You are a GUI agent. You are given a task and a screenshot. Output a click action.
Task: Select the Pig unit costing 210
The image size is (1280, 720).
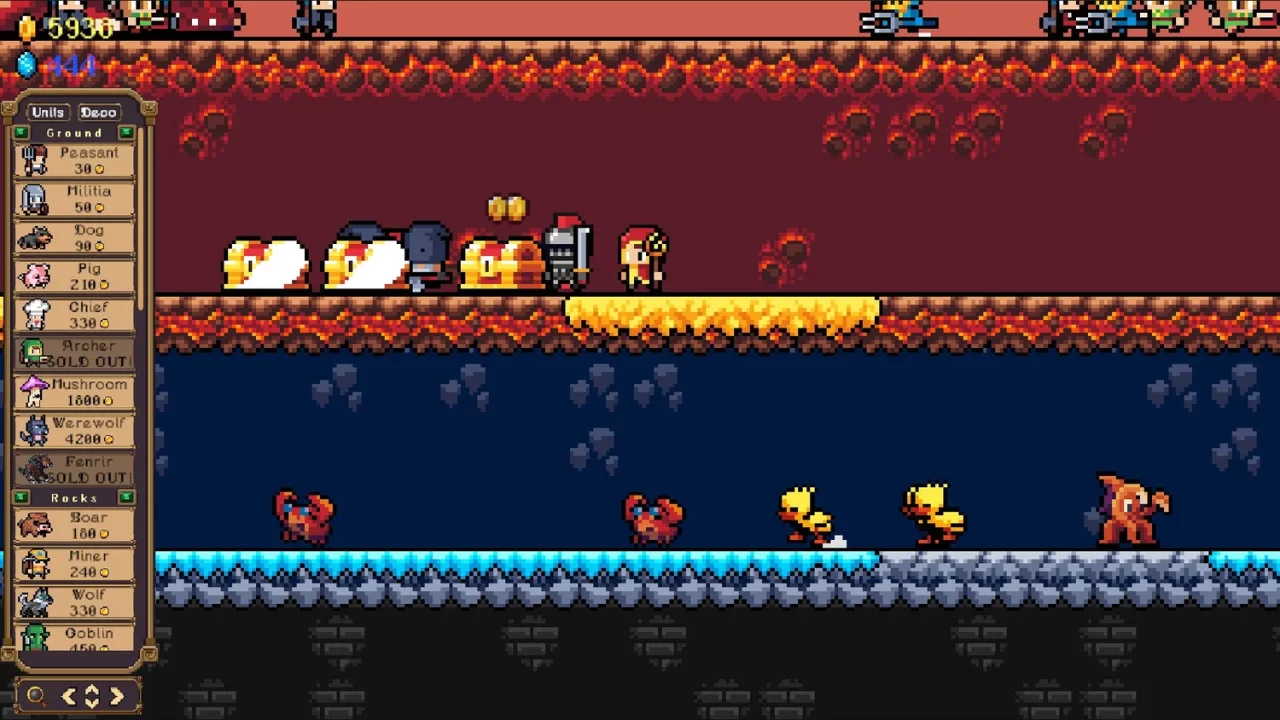(x=75, y=275)
